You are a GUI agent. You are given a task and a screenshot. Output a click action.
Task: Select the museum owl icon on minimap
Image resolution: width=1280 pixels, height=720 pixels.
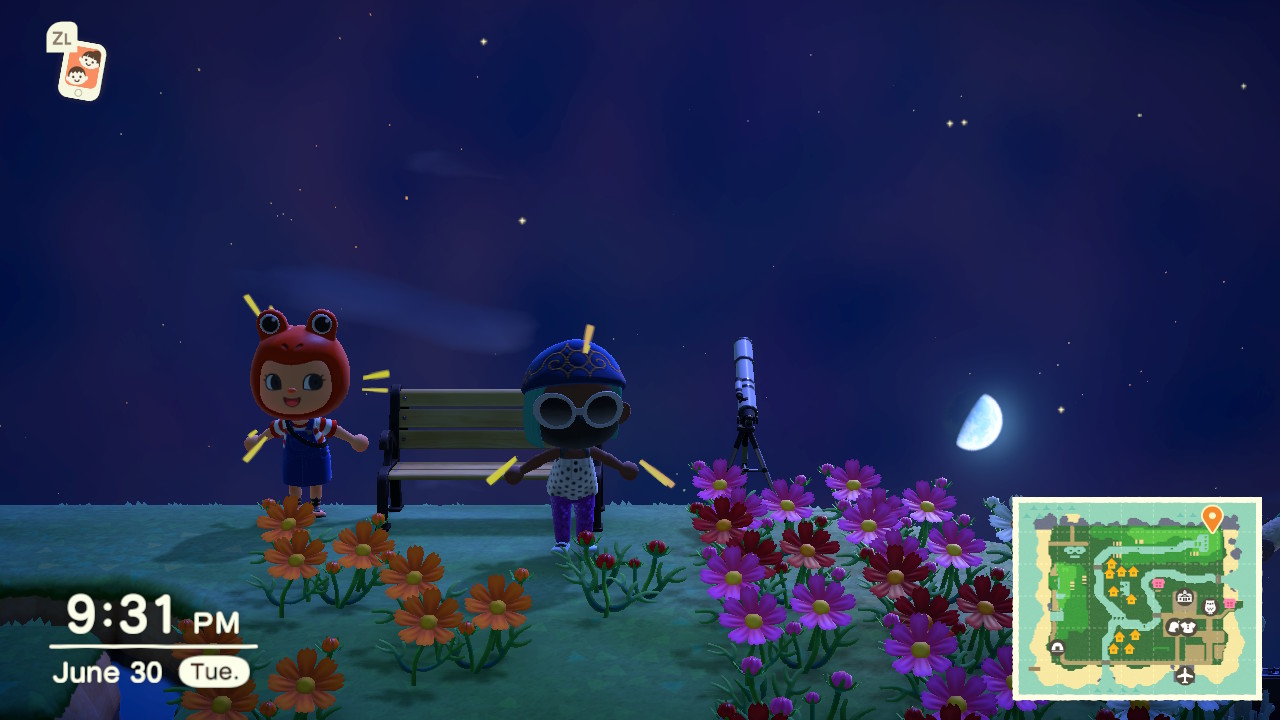pos(1210,607)
